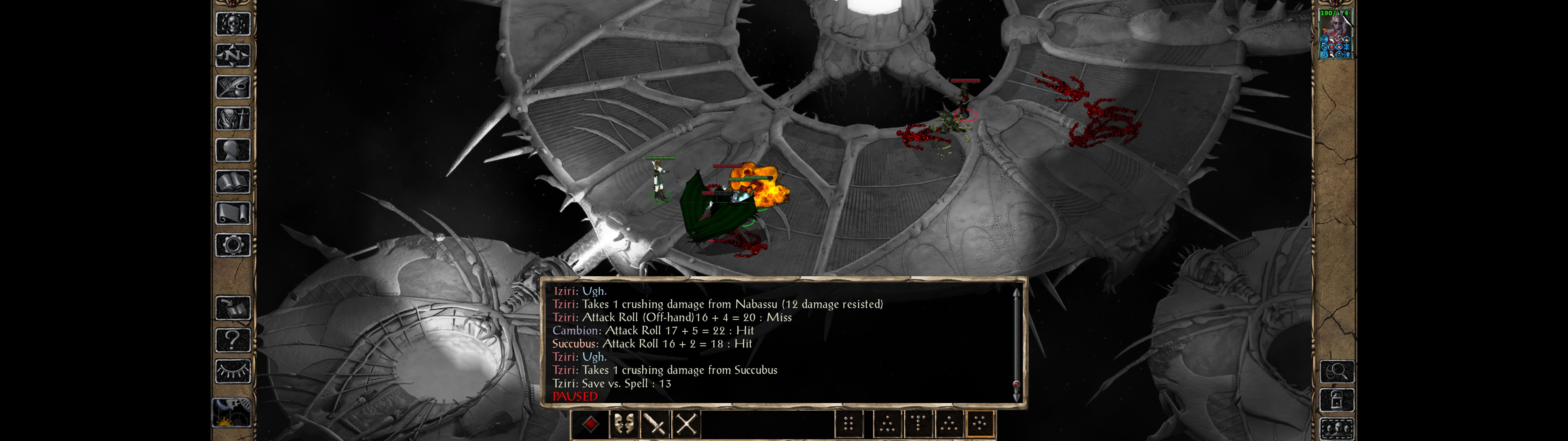This screenshot has width=1568, height=441.
Task: Select the two-column party formation
Action: (849, 424)
